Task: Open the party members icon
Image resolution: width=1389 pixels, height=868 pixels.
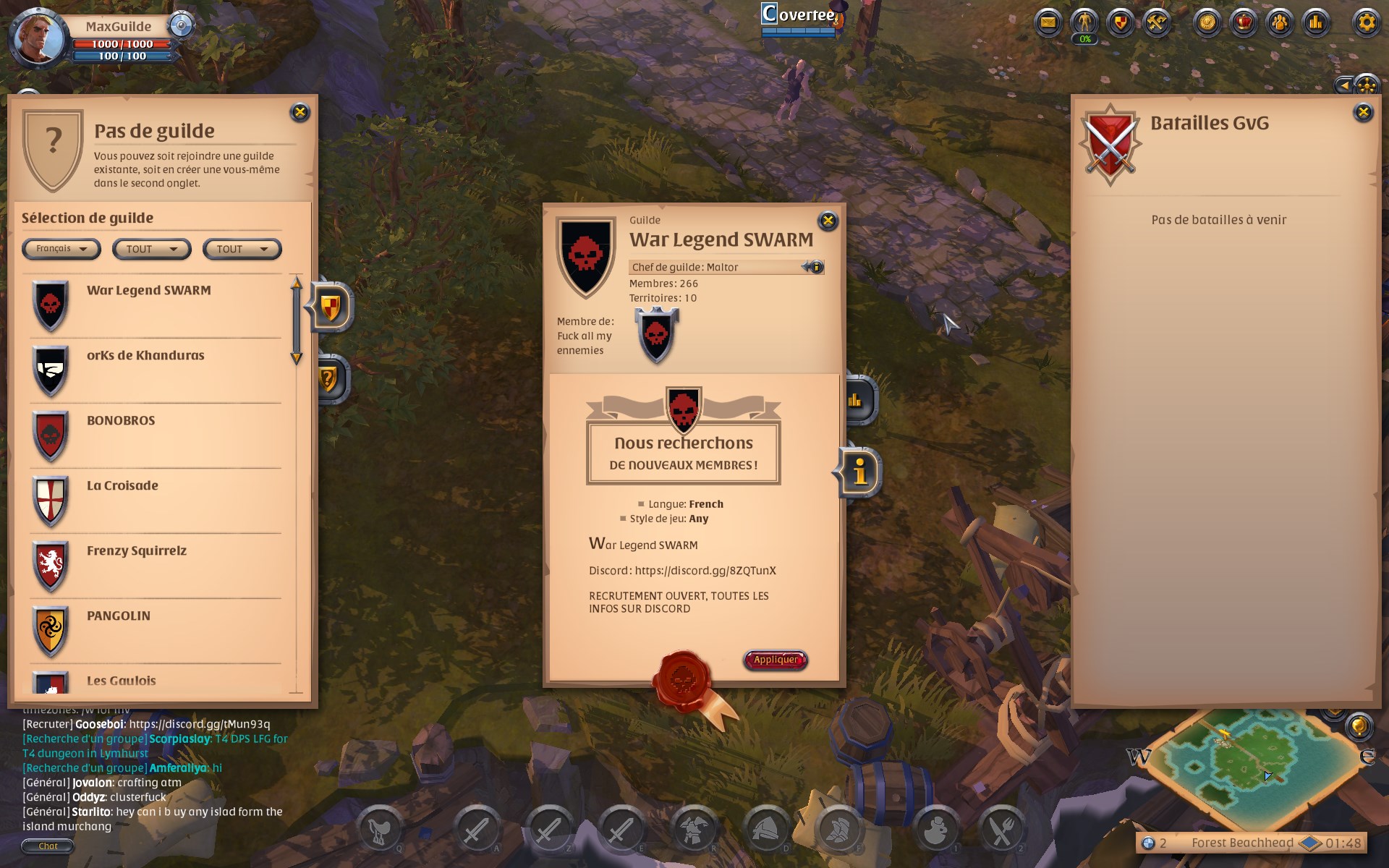Action: (x=1279, y=22)
